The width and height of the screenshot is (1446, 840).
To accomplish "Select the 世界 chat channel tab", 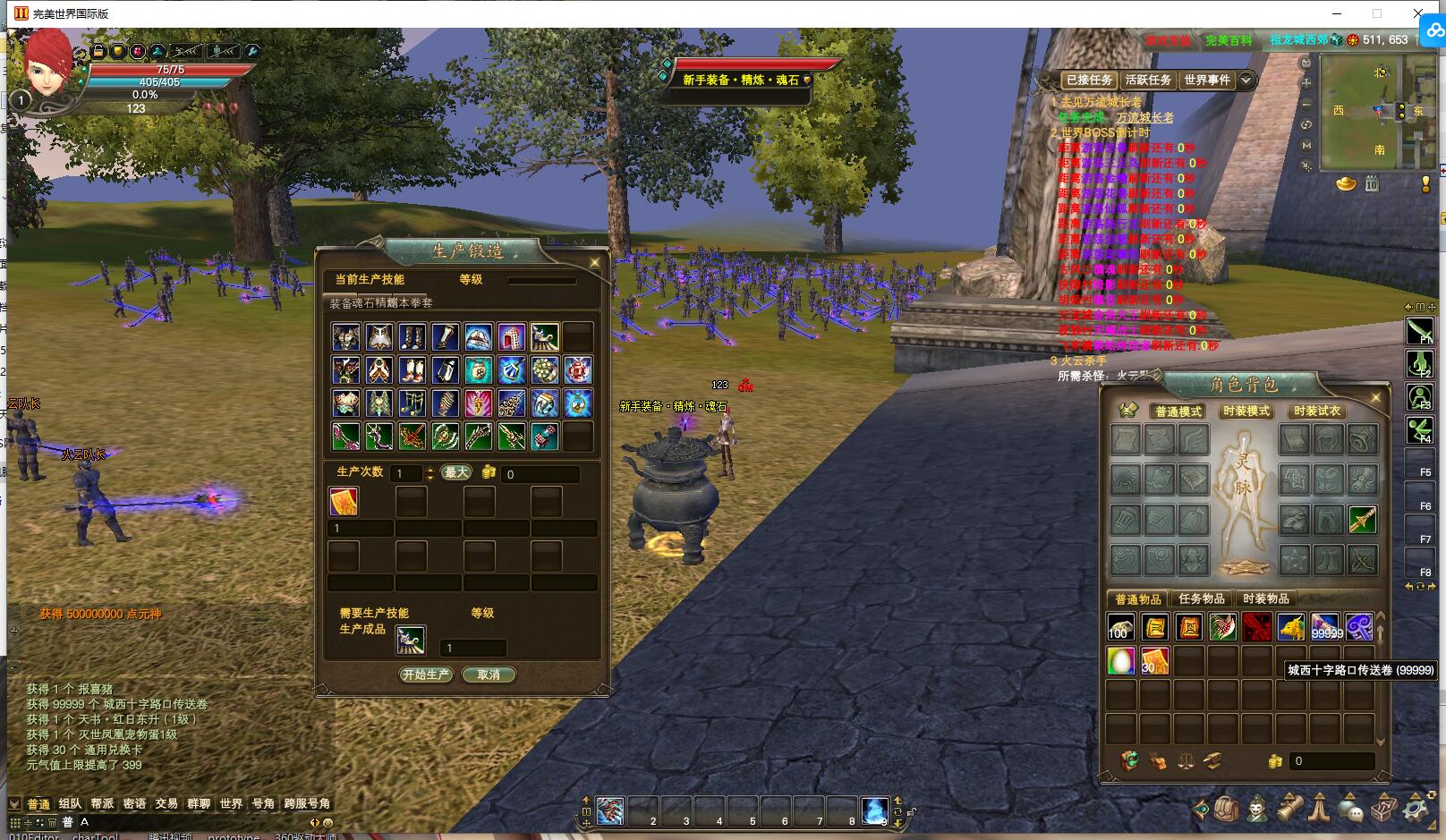I will click(231, 803).
